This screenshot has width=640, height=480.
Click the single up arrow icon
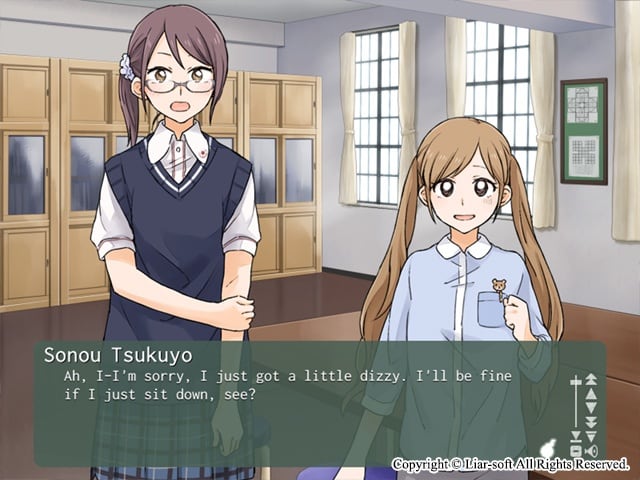(590, 394)
